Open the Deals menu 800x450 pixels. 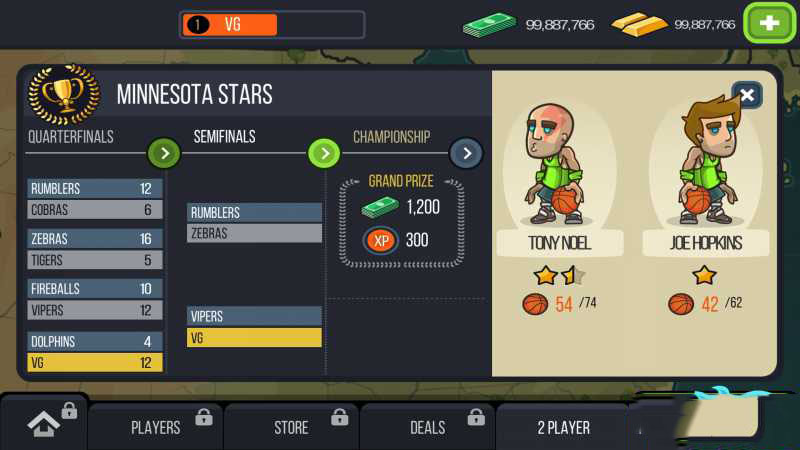pos(428,427)
